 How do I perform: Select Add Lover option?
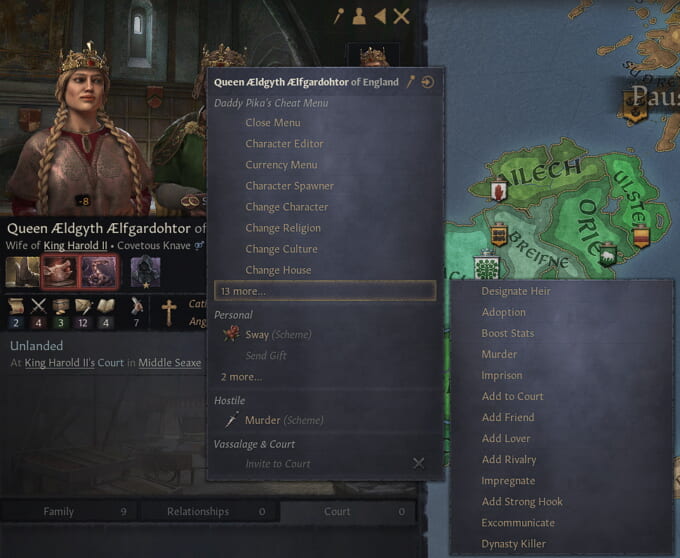tap(506, 438)
